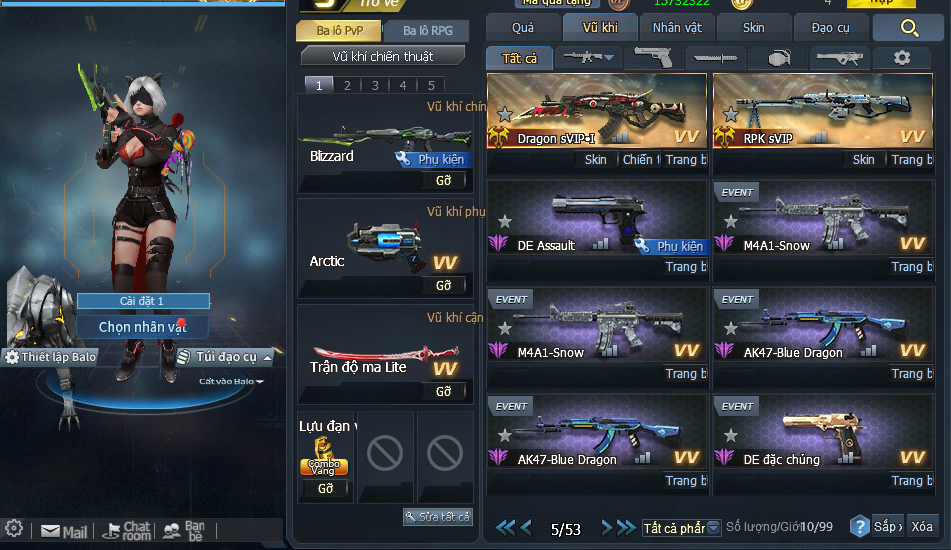Viewport: 951px width, 550px height.
Task: Select the Nhân vật category tab
Action: coord(677,28)
